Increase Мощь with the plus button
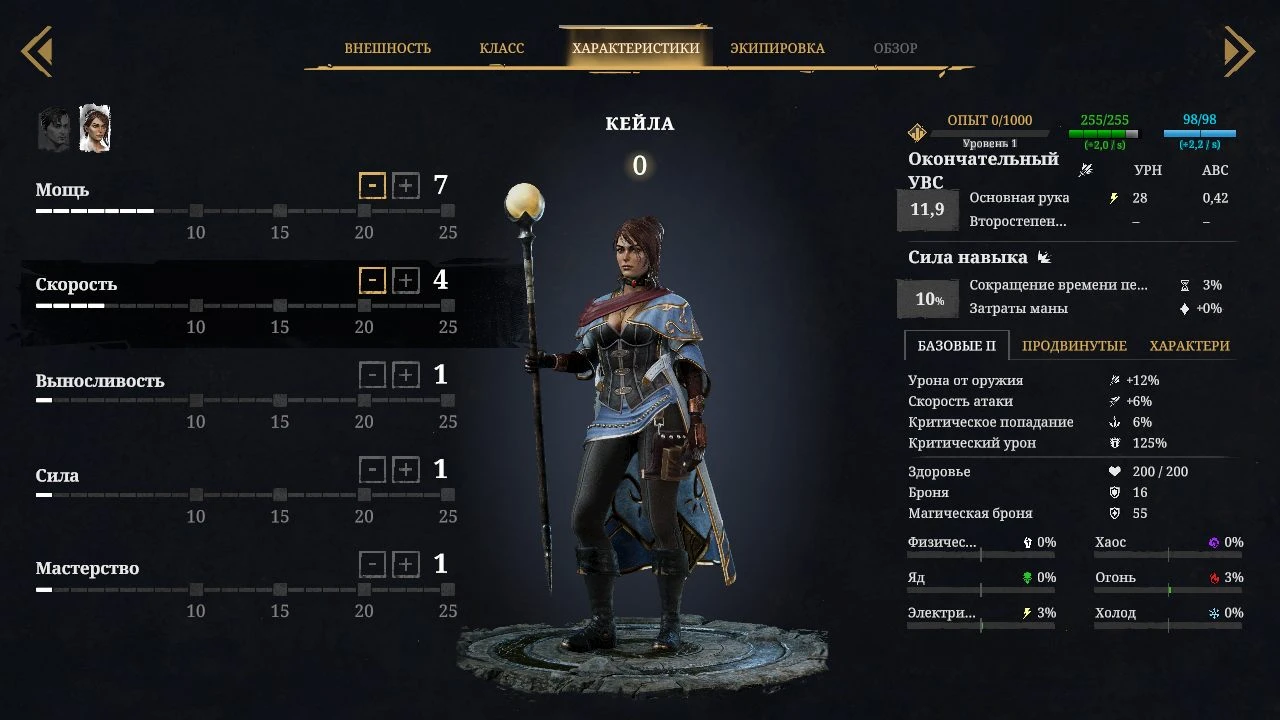Viewport: 1280px width, 720px height. (x=405, y=186)
